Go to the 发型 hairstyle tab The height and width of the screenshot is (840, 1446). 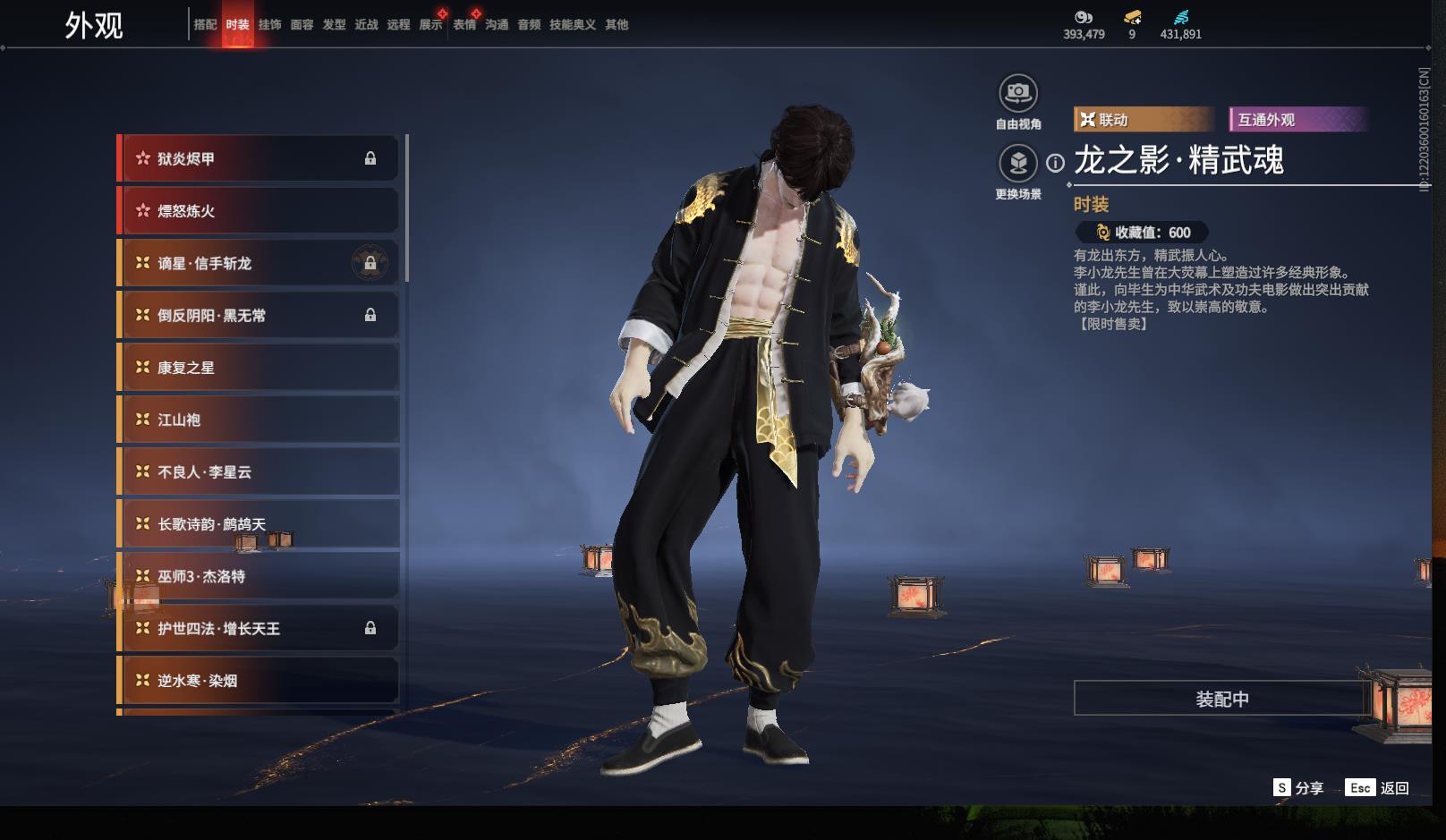[334, 25]
